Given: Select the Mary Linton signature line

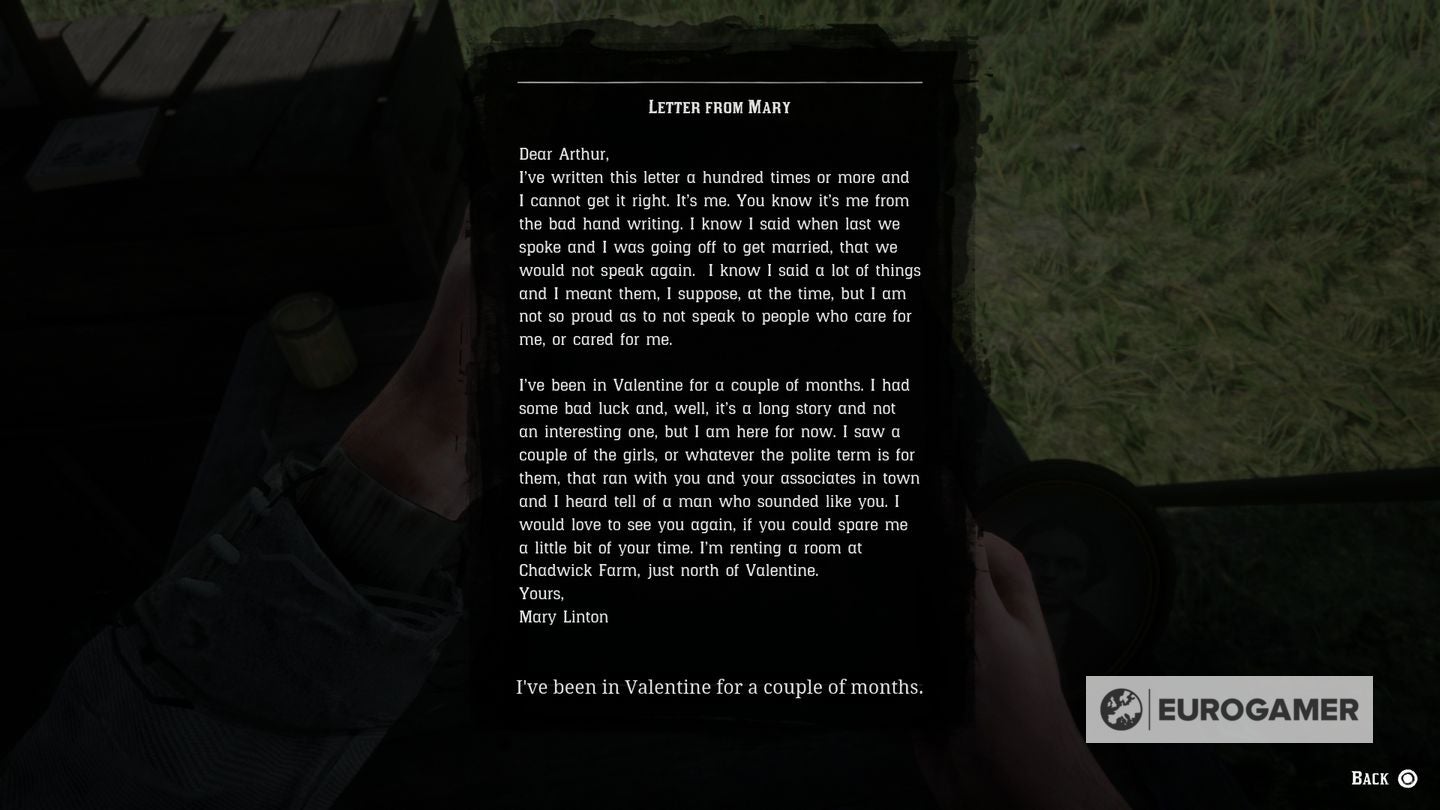Looking at the screenshot, I should (x=563, y=617).
